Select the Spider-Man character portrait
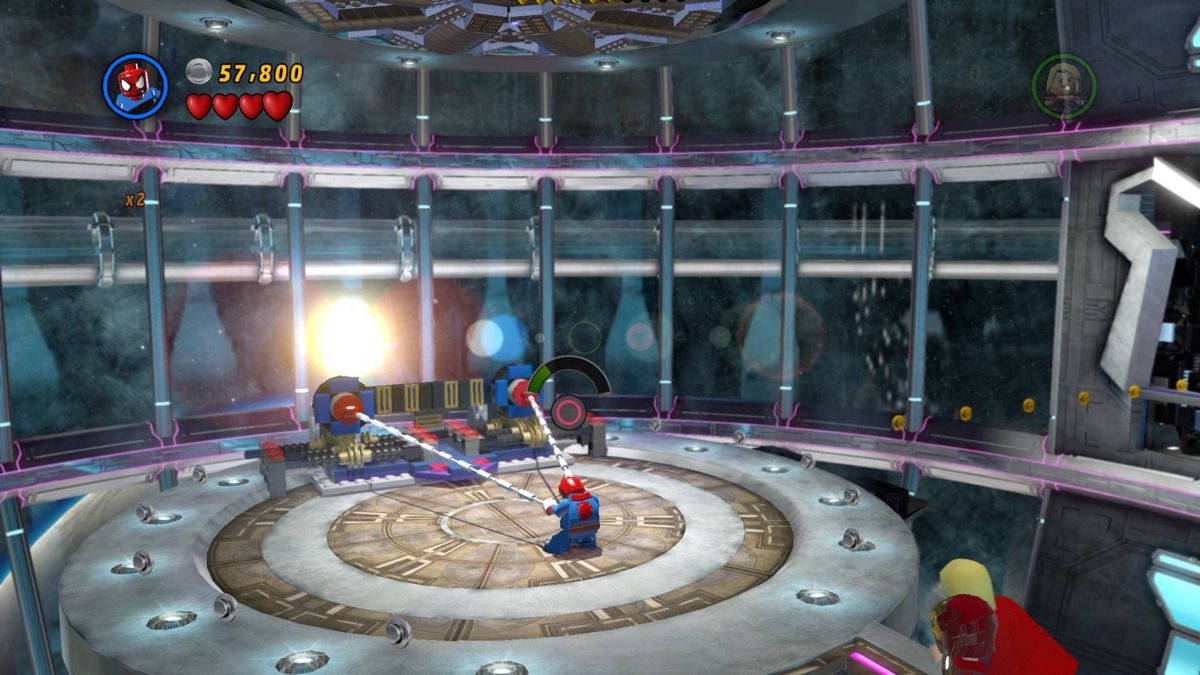Image resolution: width=1200 pixels, height=675 pixels. point(135,86)
